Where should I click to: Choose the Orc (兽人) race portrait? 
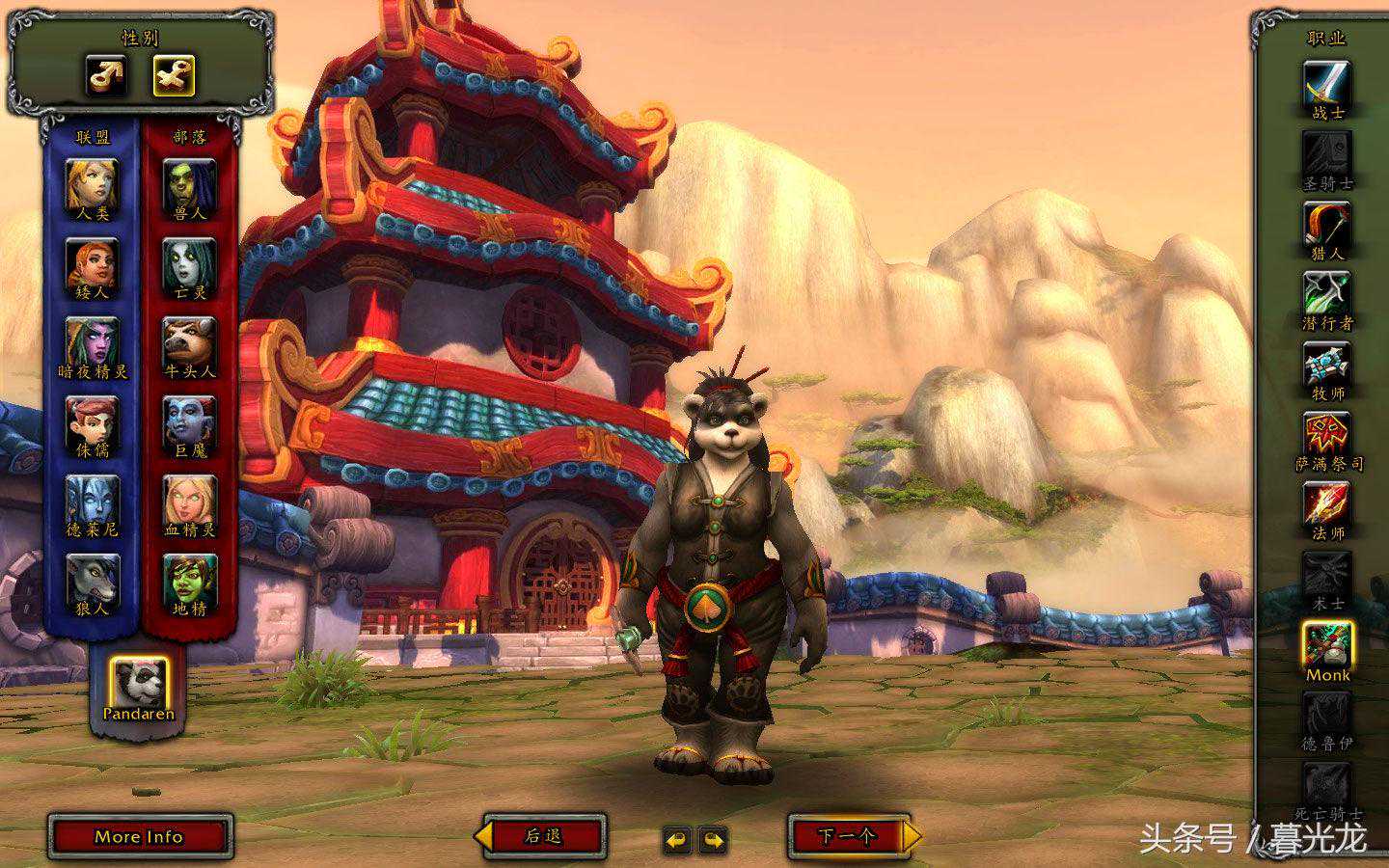coord(189,185)
